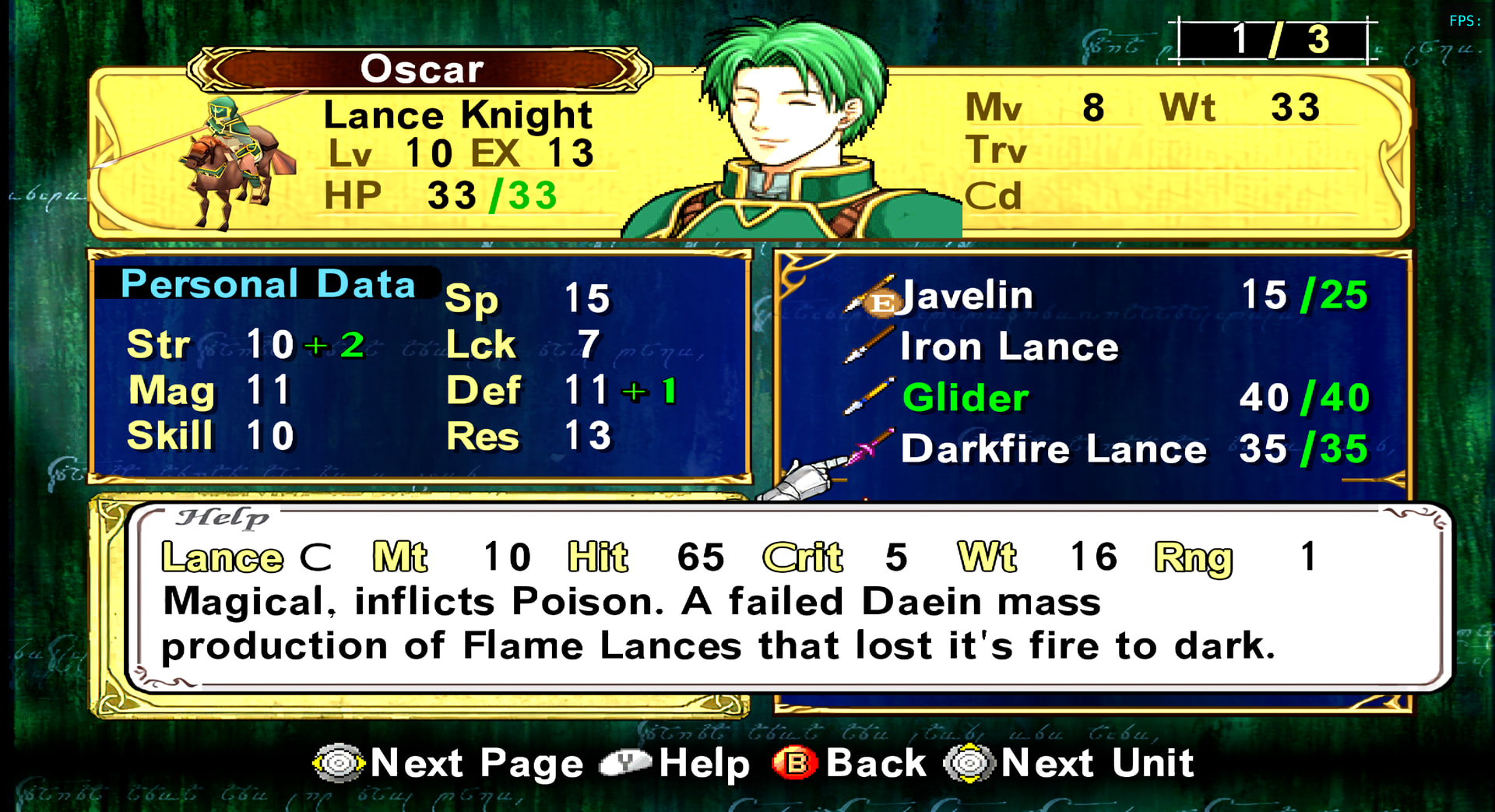Select the Glider lance entry

coord(966,398)
